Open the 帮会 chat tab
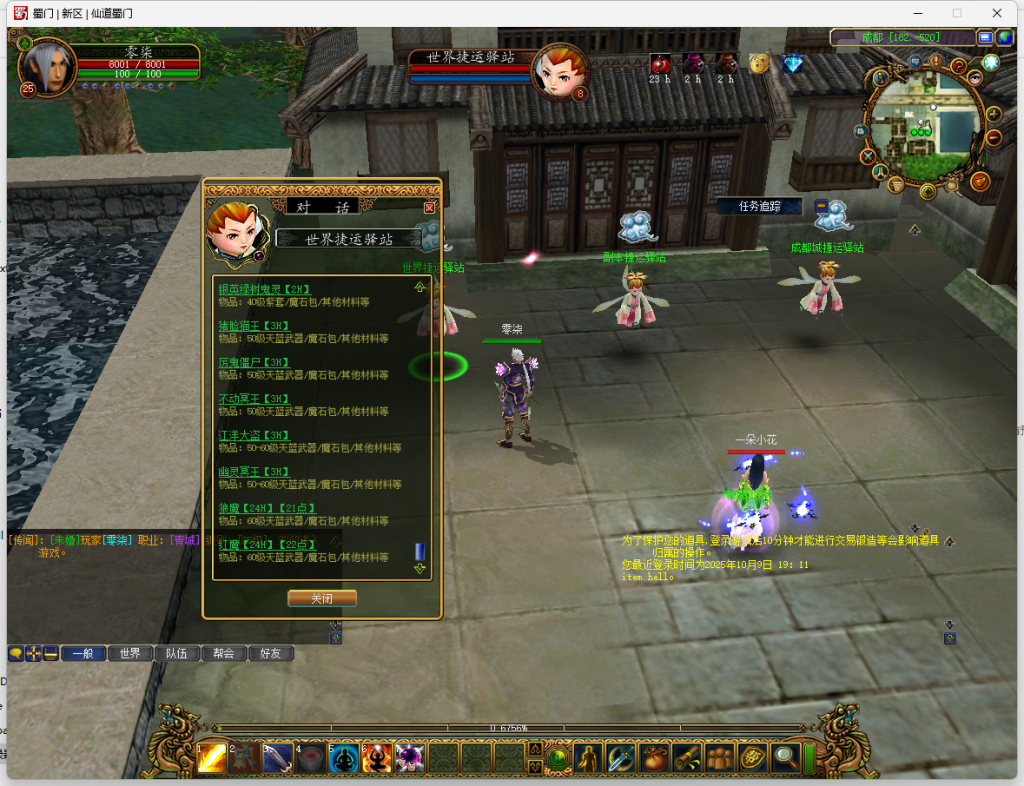 point(223,653)
